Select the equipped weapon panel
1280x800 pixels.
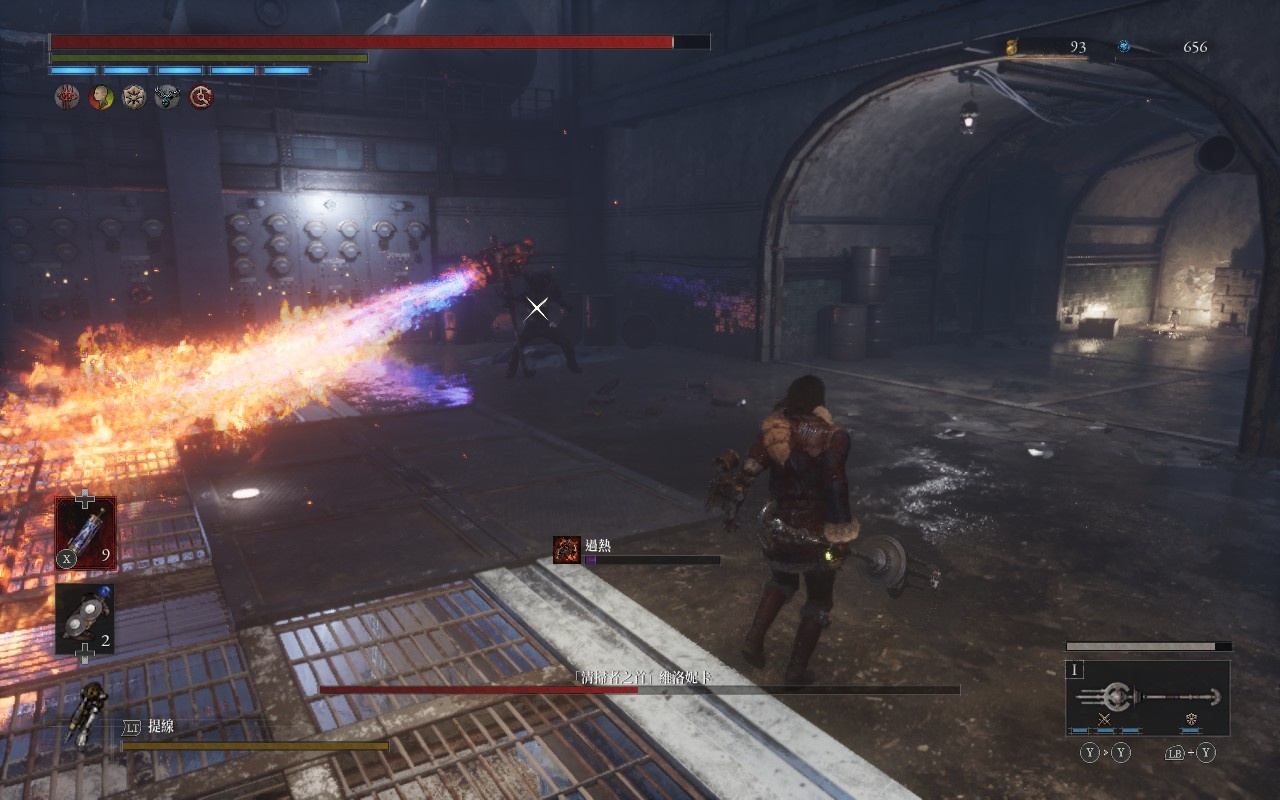pyautogui.click(x=1148, y=697)
